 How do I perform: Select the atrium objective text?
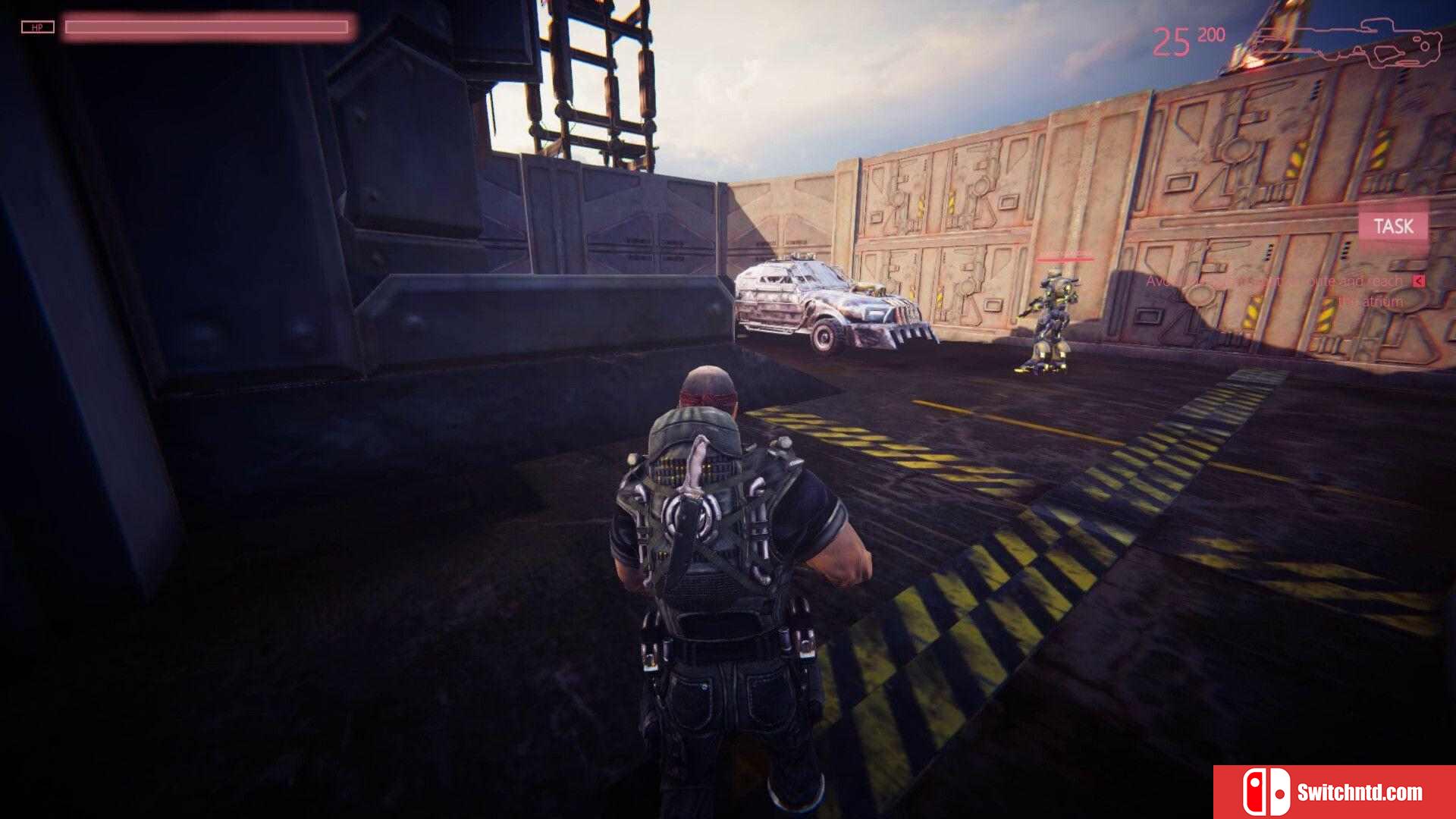click(x=1275, y=290)
